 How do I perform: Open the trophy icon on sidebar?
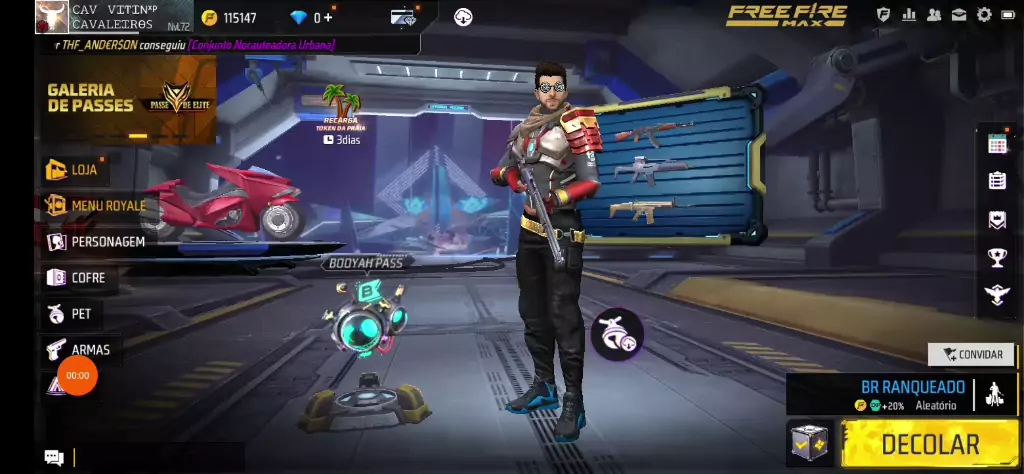click(997, 257)
